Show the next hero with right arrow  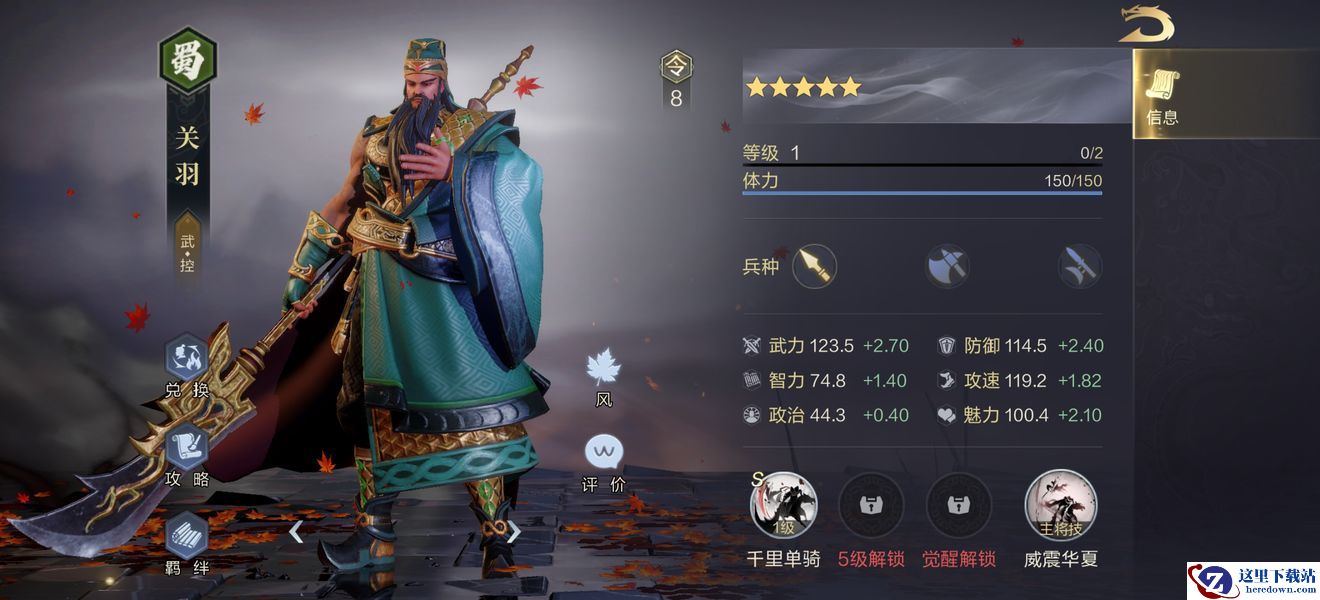(513, 531)
